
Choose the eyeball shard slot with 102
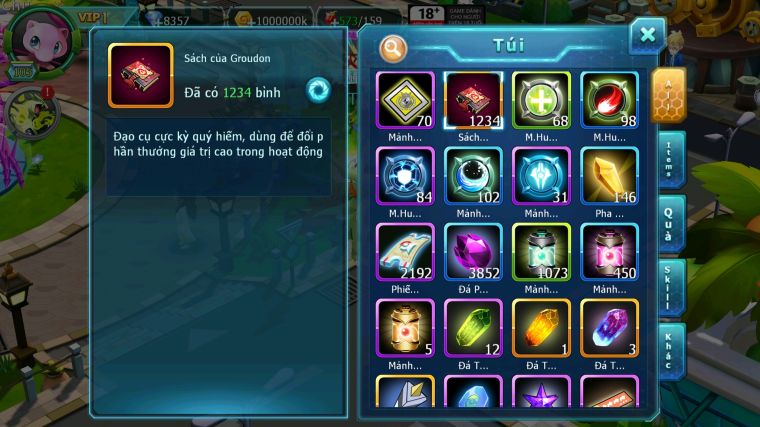click(x=473, y=176)
